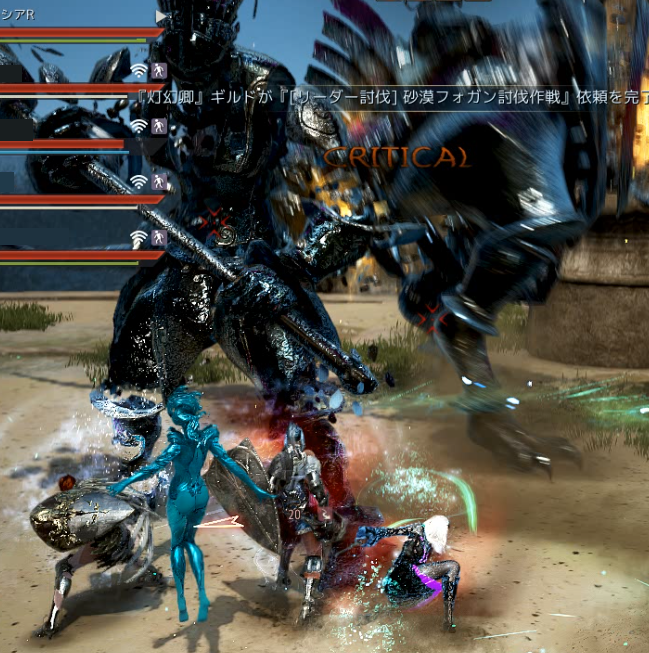This screenshot has height=653, width=649.
Task: Select party member シアR in party list
Action: click(20, 15)
